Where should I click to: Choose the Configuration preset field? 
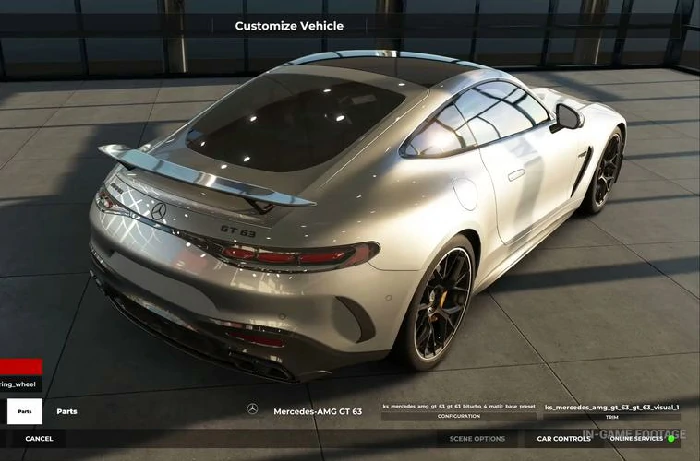pyautogui.click(x=459, y=408)
